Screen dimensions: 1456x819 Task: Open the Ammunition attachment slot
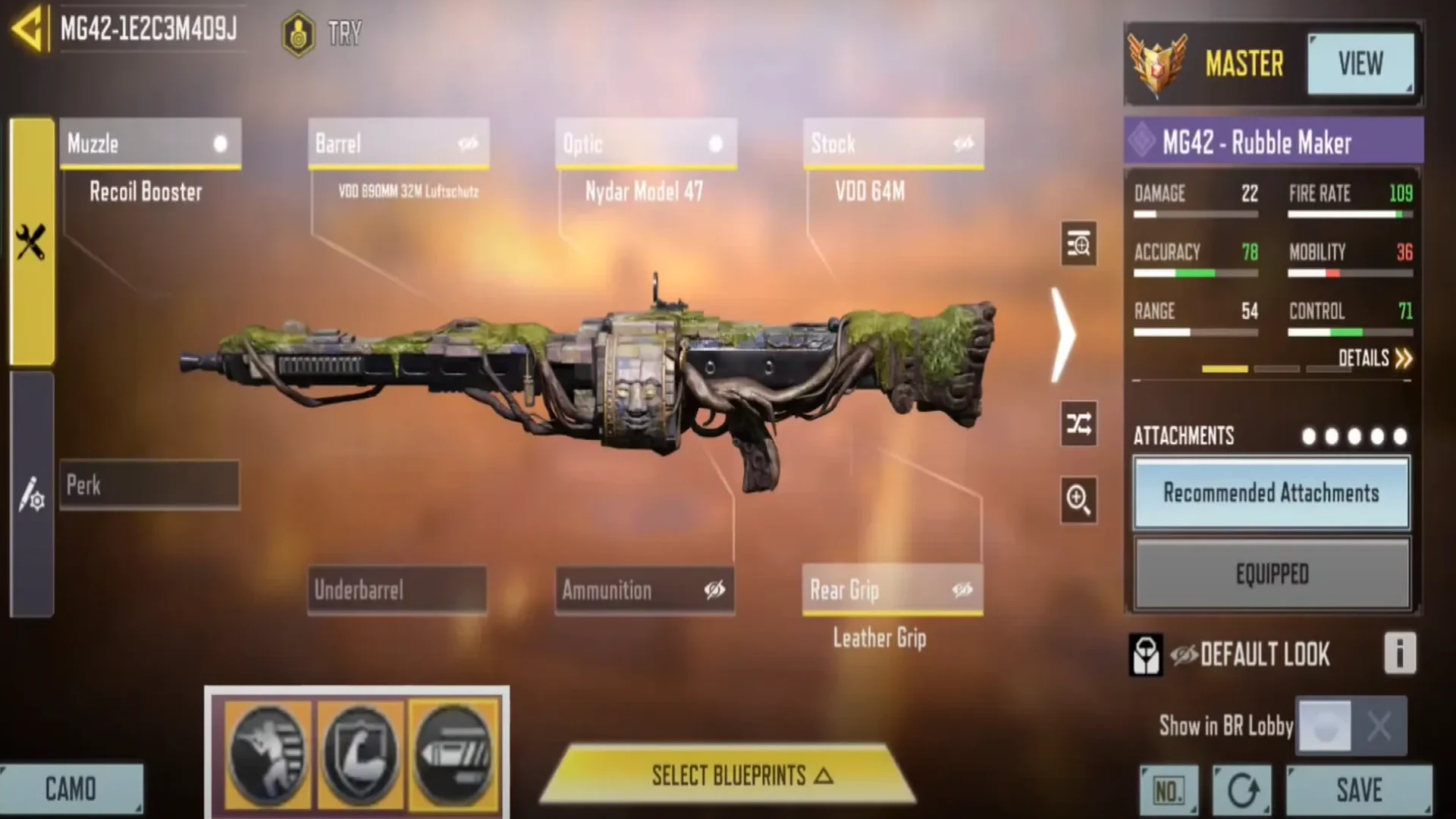point(645,589)
